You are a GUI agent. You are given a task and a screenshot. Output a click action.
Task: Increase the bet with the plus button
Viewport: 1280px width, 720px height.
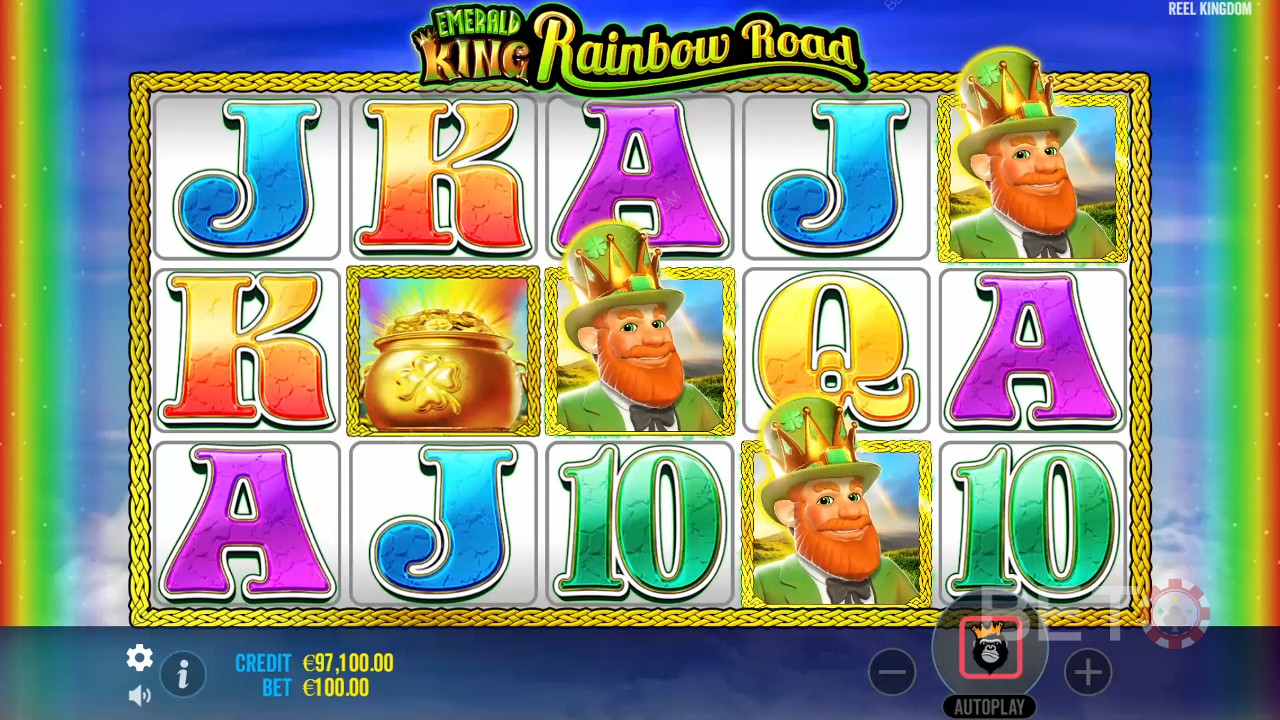coord(1087,672)
